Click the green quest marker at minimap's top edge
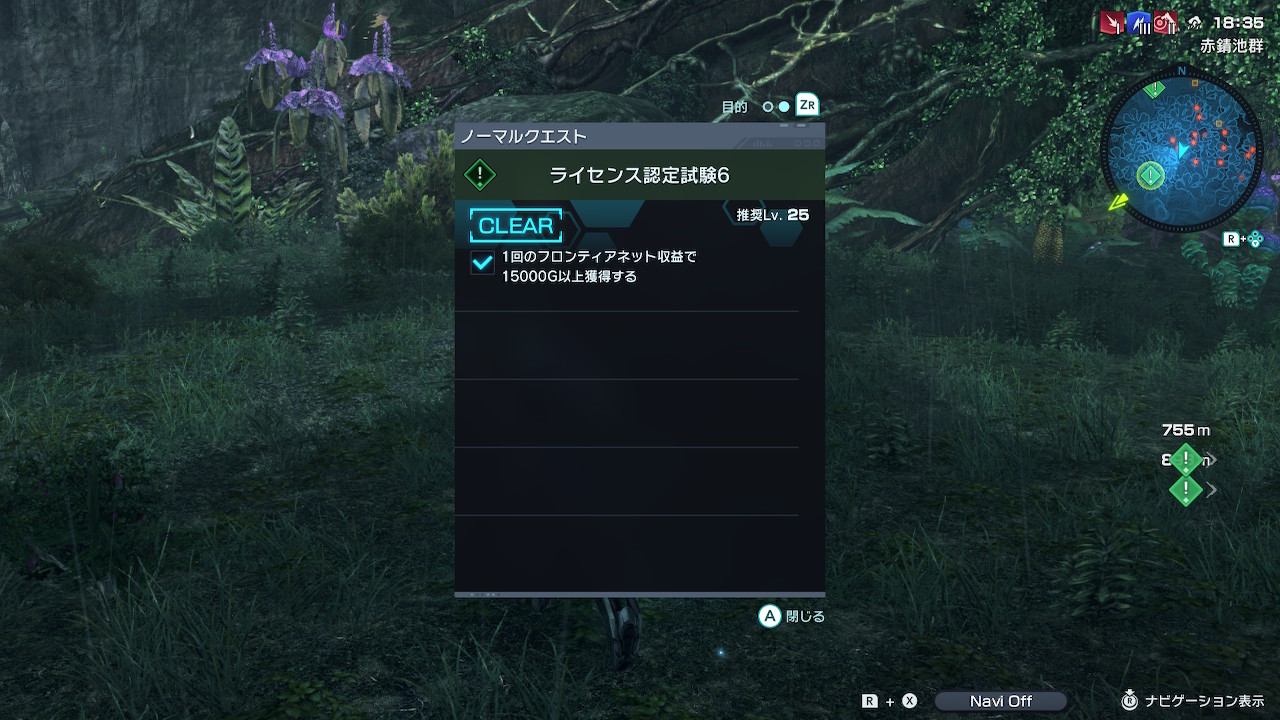Screen dimensions: 1280x720 tap(1155, 89)
